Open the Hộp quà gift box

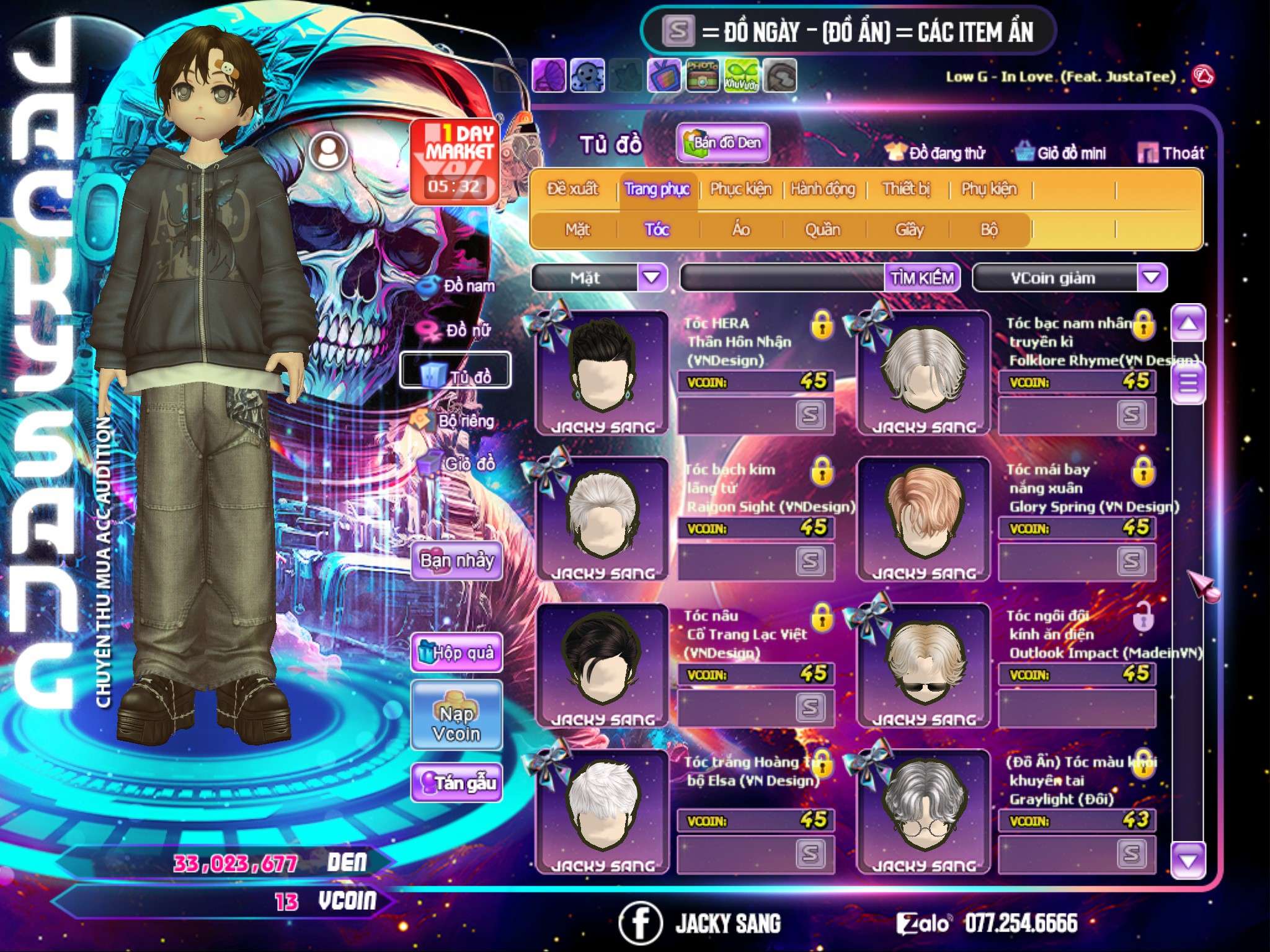(x=456, y=652)
